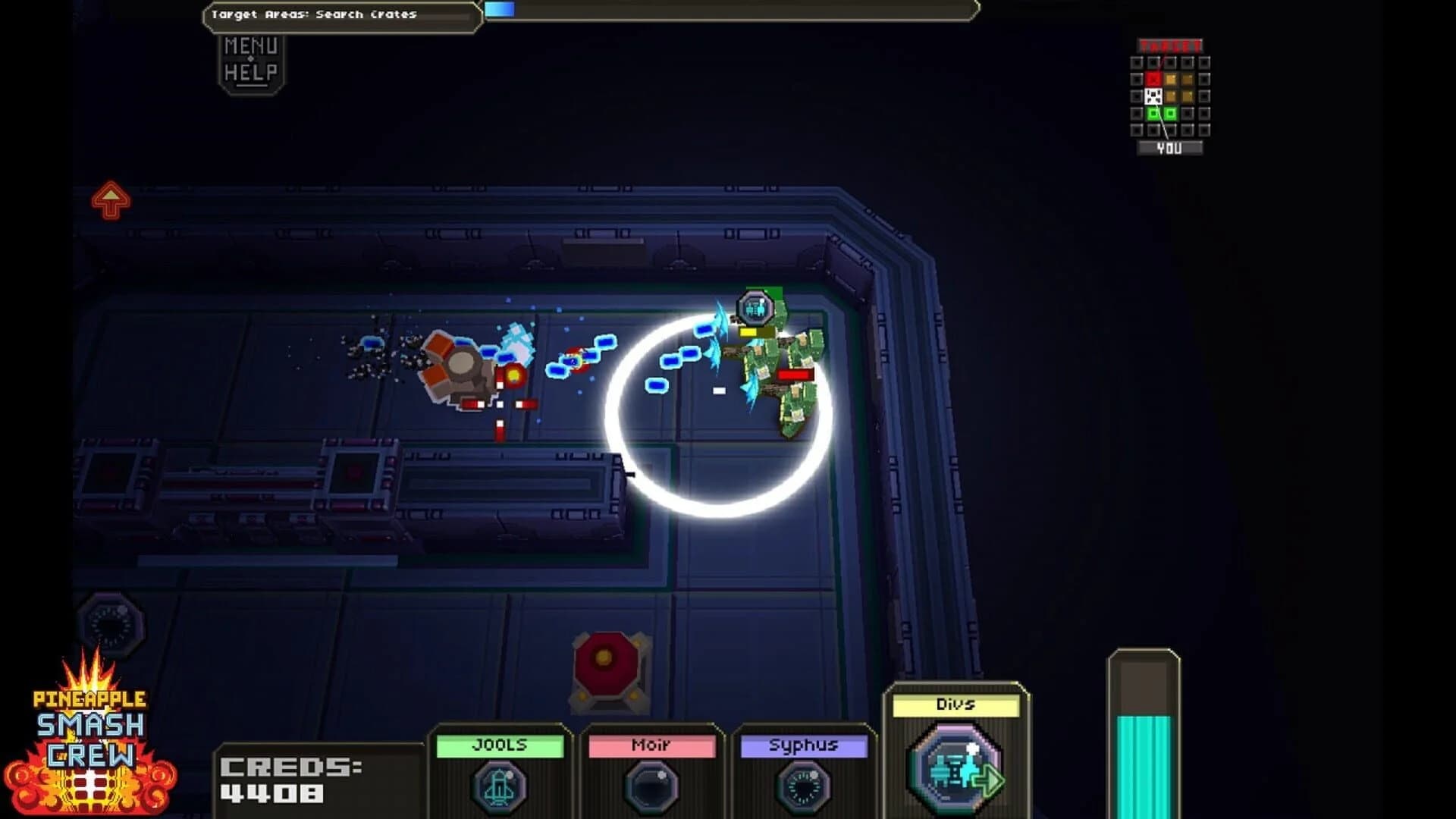Image resolution: width=1456 pixels, height=819 pixels.
Task: Select the JOOLS name banner
Action: tap(500, 745)
